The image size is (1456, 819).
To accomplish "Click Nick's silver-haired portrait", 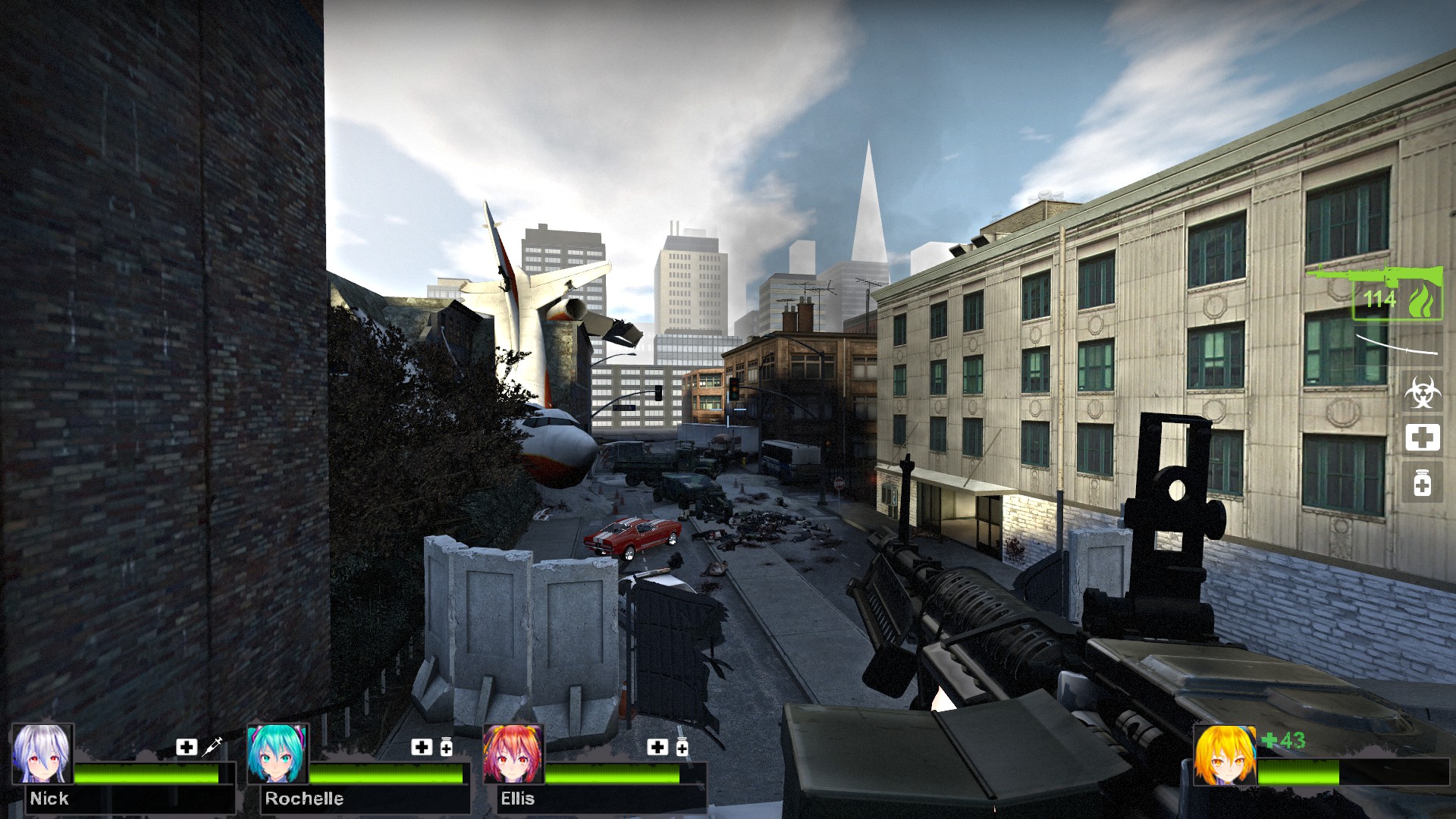I will tap(42, 754).
